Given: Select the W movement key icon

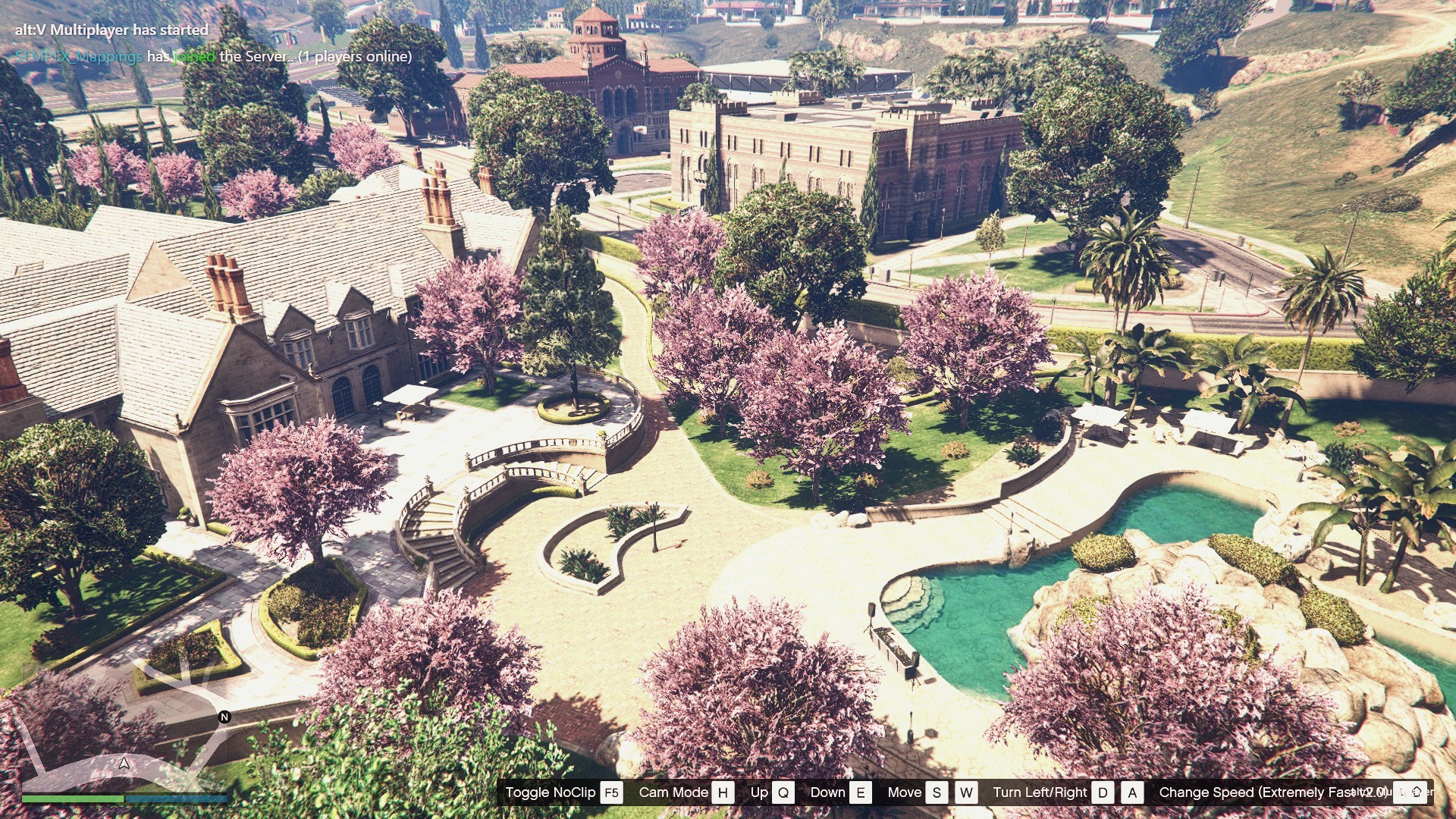Looking at the screenshot, I should pos(966,792).
